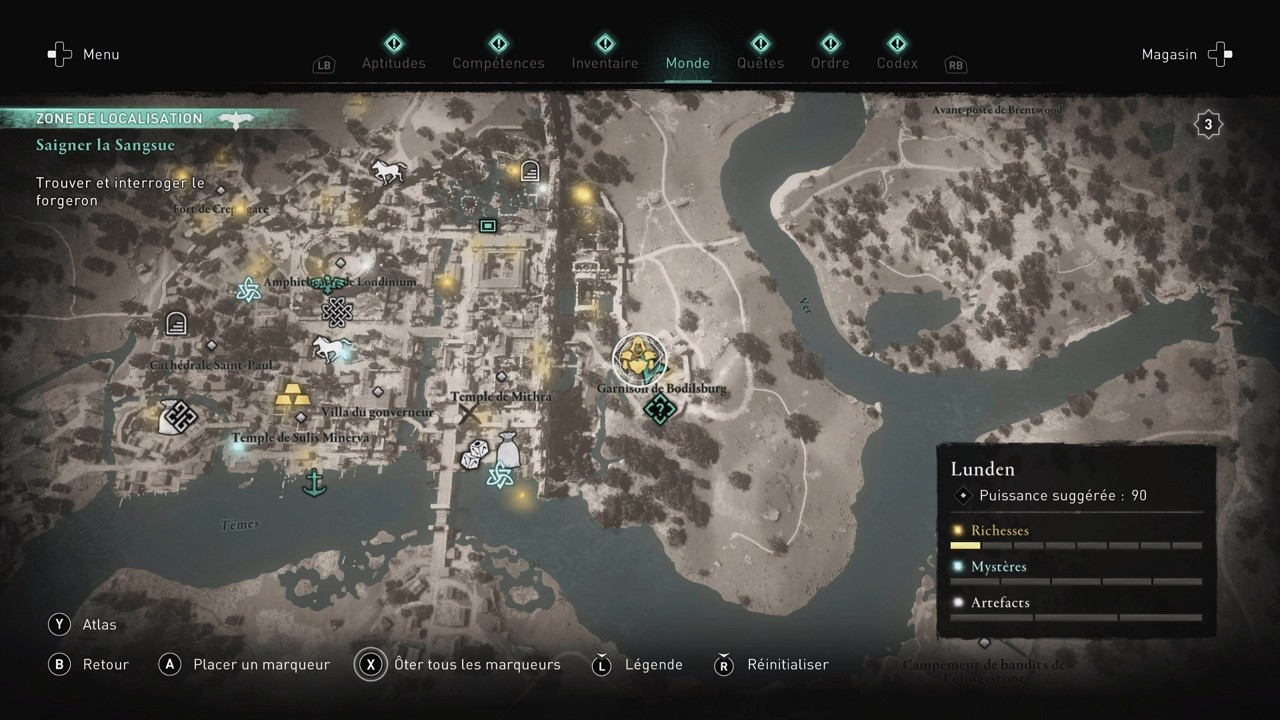Click the black Celtic knot icon near the amphitheatre

(336, 312)
